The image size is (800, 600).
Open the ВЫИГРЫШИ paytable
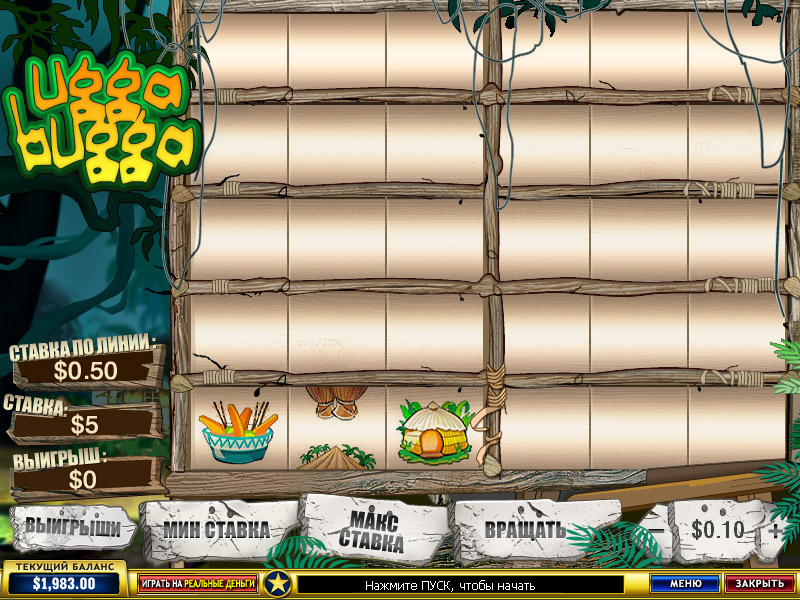(72, 526)
